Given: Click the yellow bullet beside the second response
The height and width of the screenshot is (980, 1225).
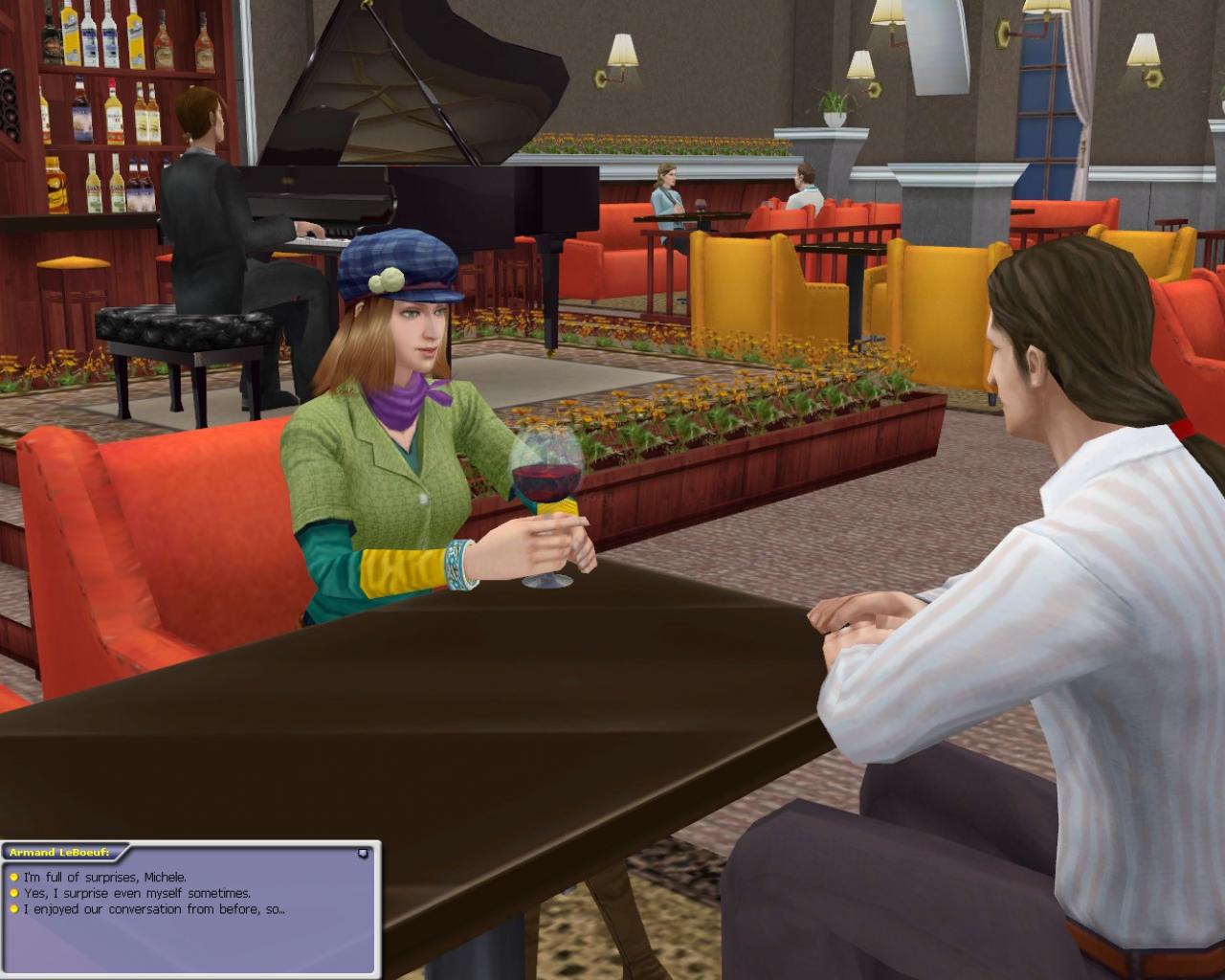Looking at the screenshot, I should 13,891.
